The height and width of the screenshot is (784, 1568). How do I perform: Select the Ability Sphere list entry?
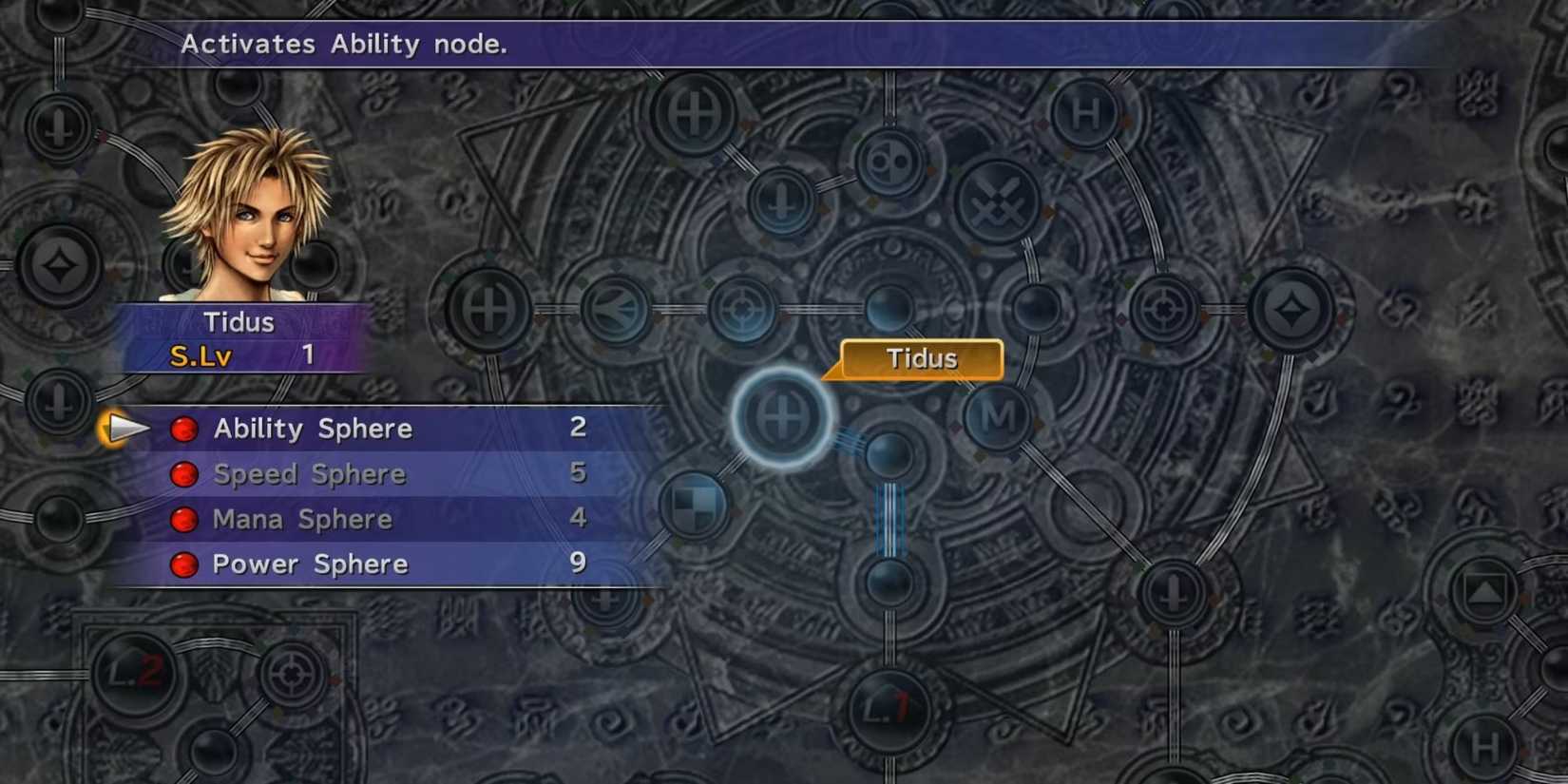314,429
